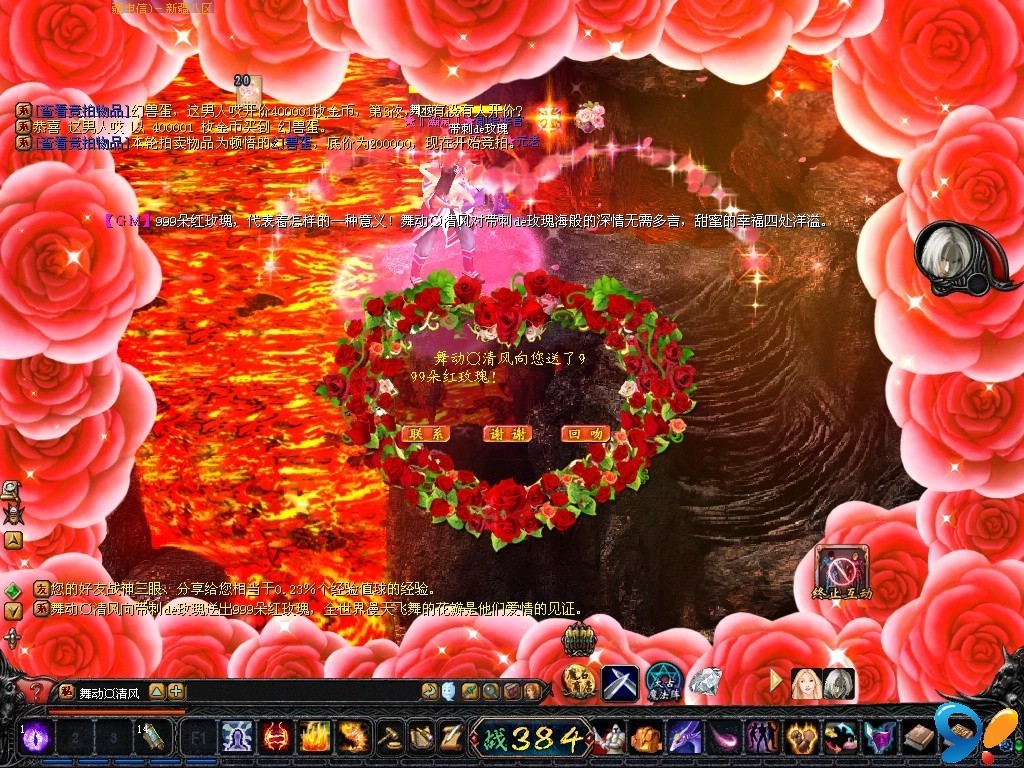
Task: Click the white diamond icon
Action: pyautogui.click(x=706, y=682)
